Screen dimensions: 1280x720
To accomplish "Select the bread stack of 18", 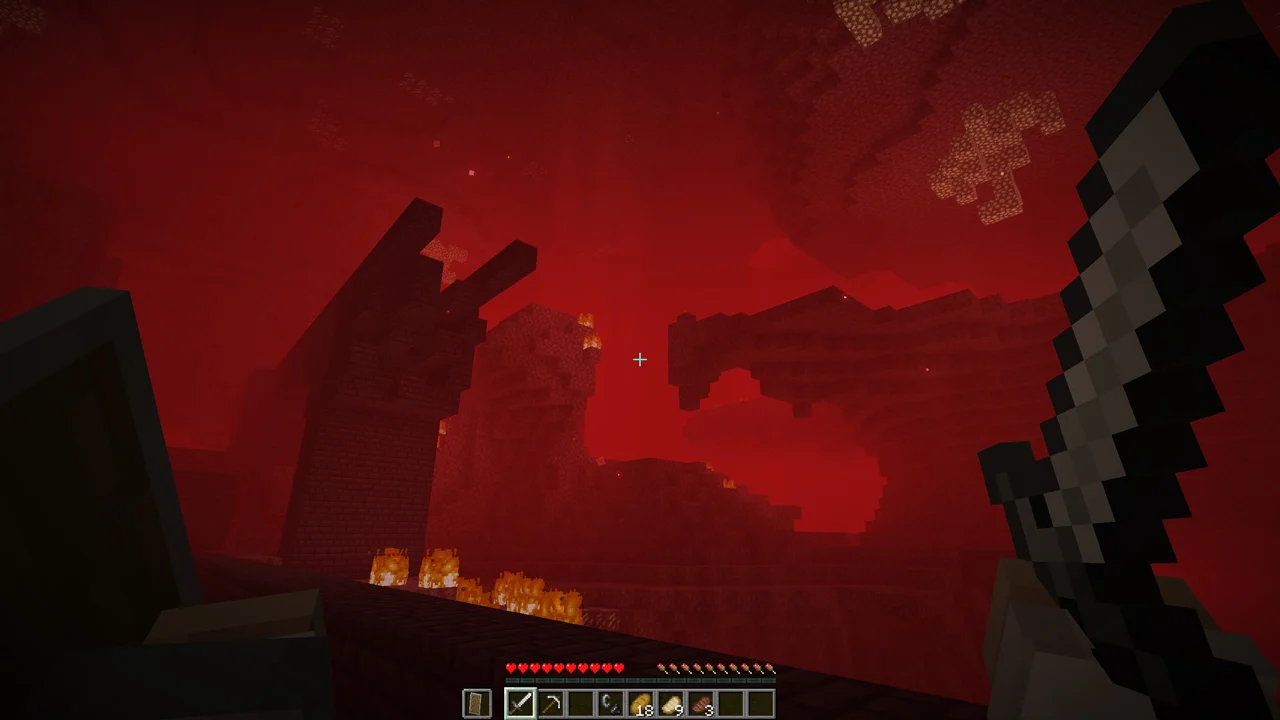I will [640, 704].
